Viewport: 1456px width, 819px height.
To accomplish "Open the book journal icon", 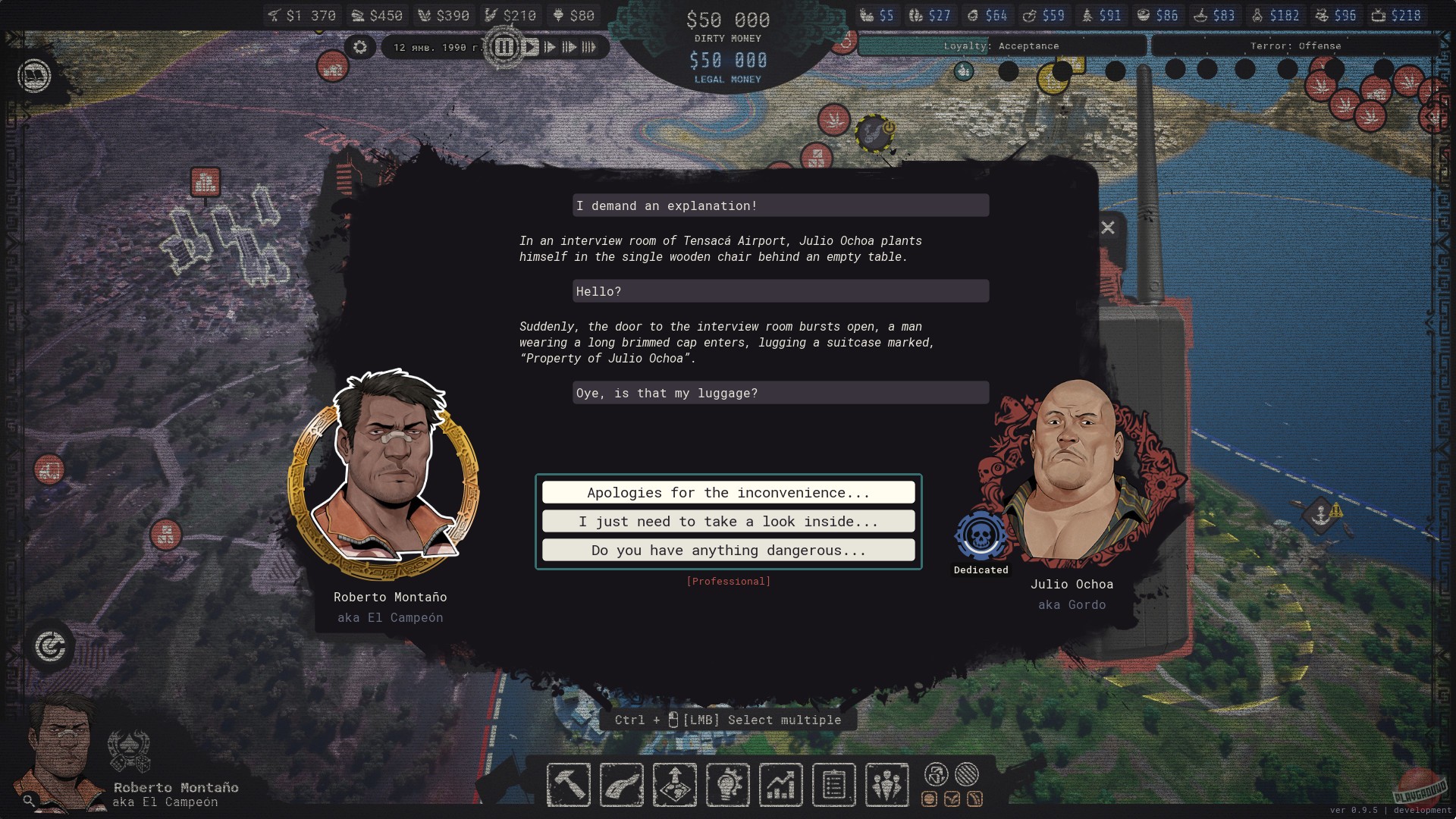I will coord(34,76).
